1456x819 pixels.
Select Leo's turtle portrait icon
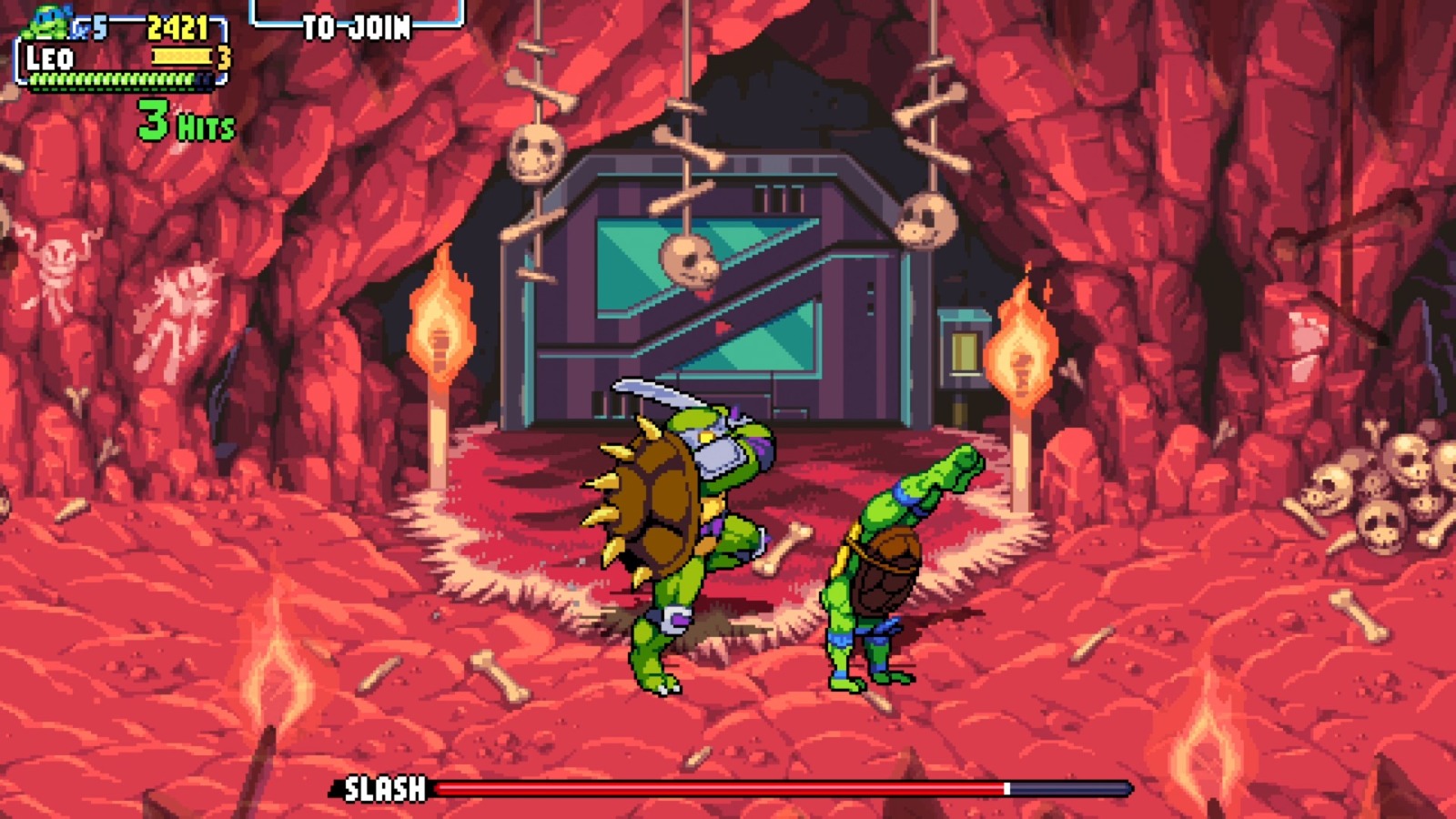click(44, 23)
